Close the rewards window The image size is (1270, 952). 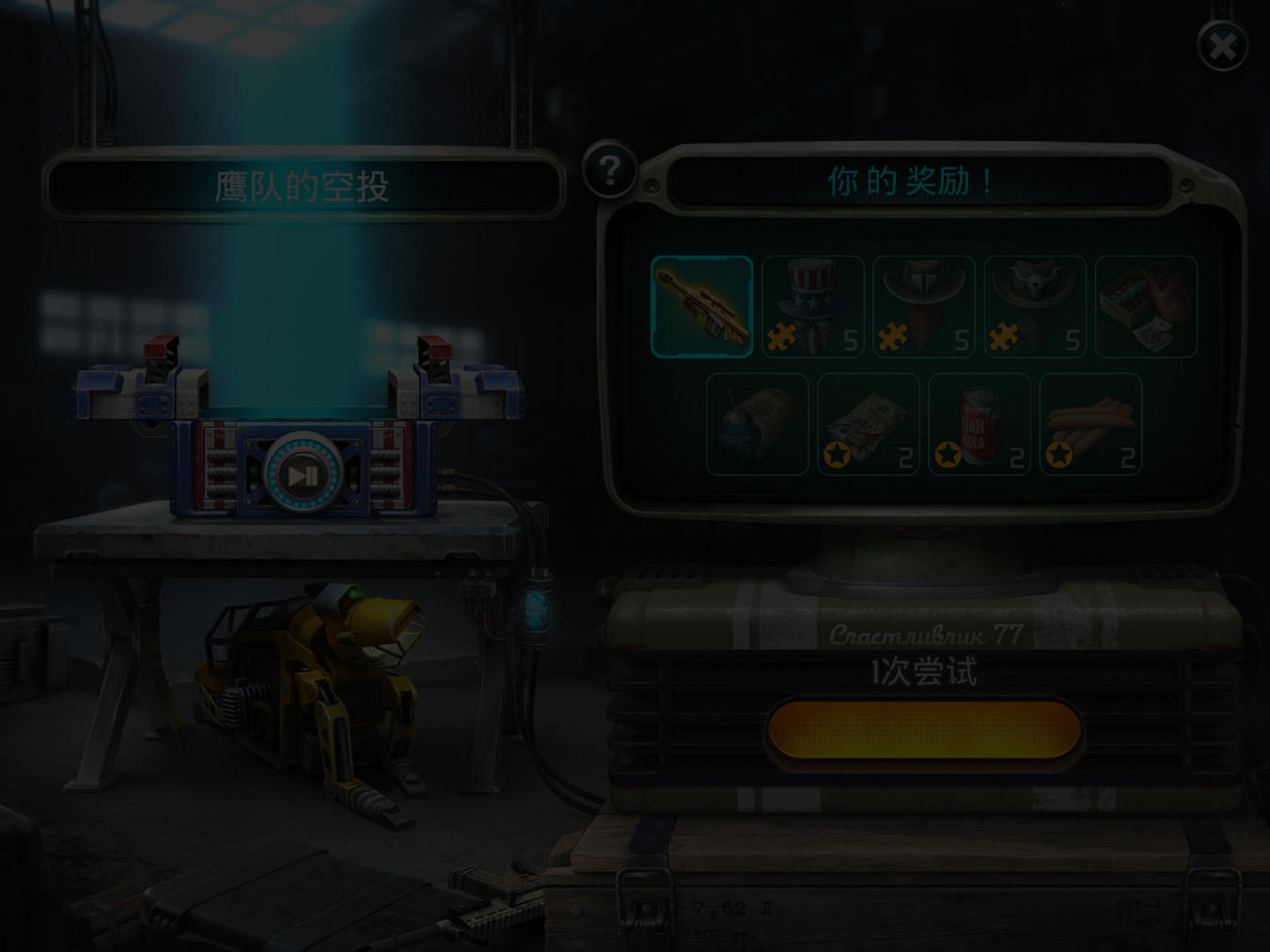pos(1223,45)
